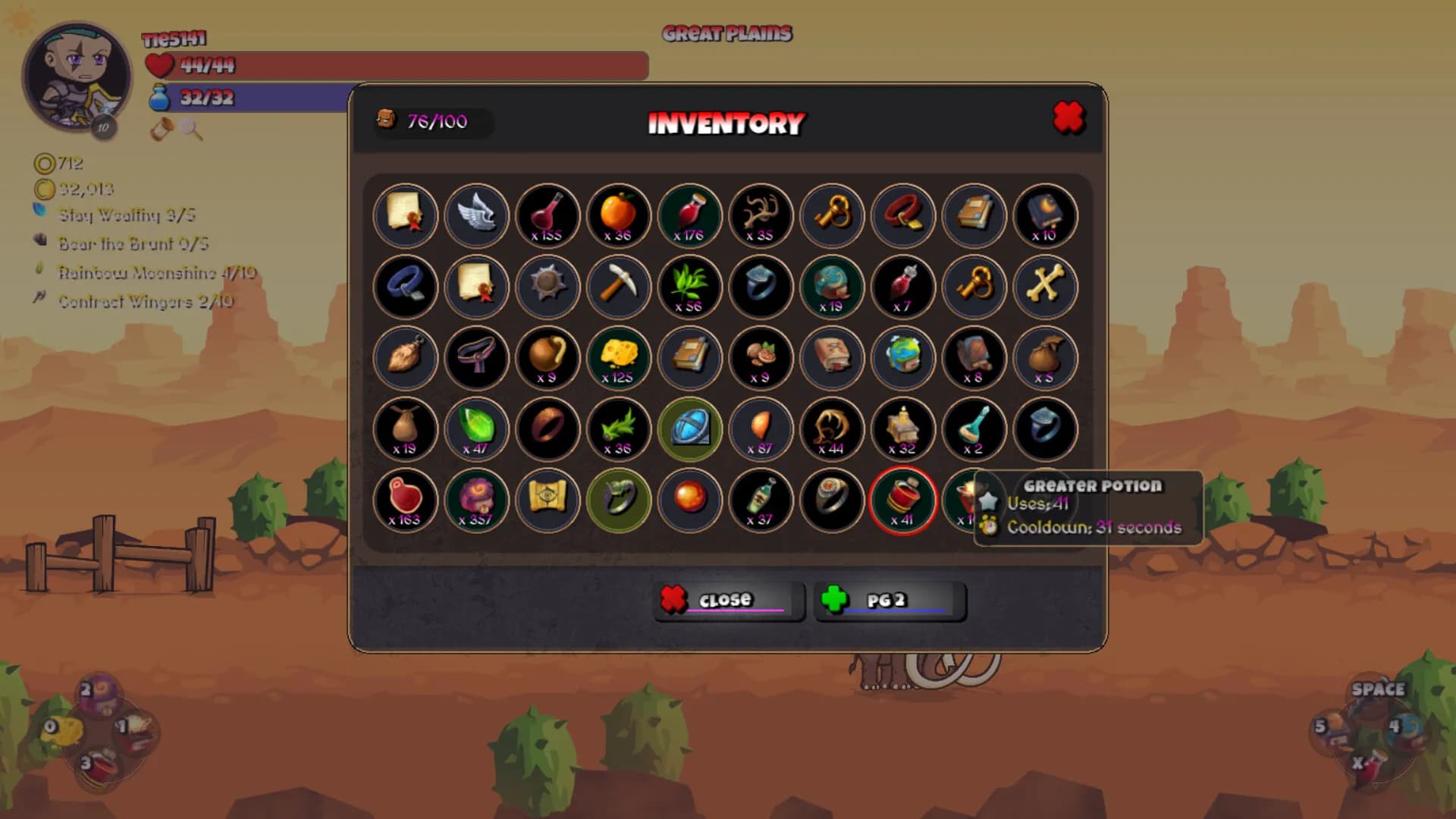1456x819 pixels.
Task: Select the Greater Potion stack of 41
Action: 902,500
